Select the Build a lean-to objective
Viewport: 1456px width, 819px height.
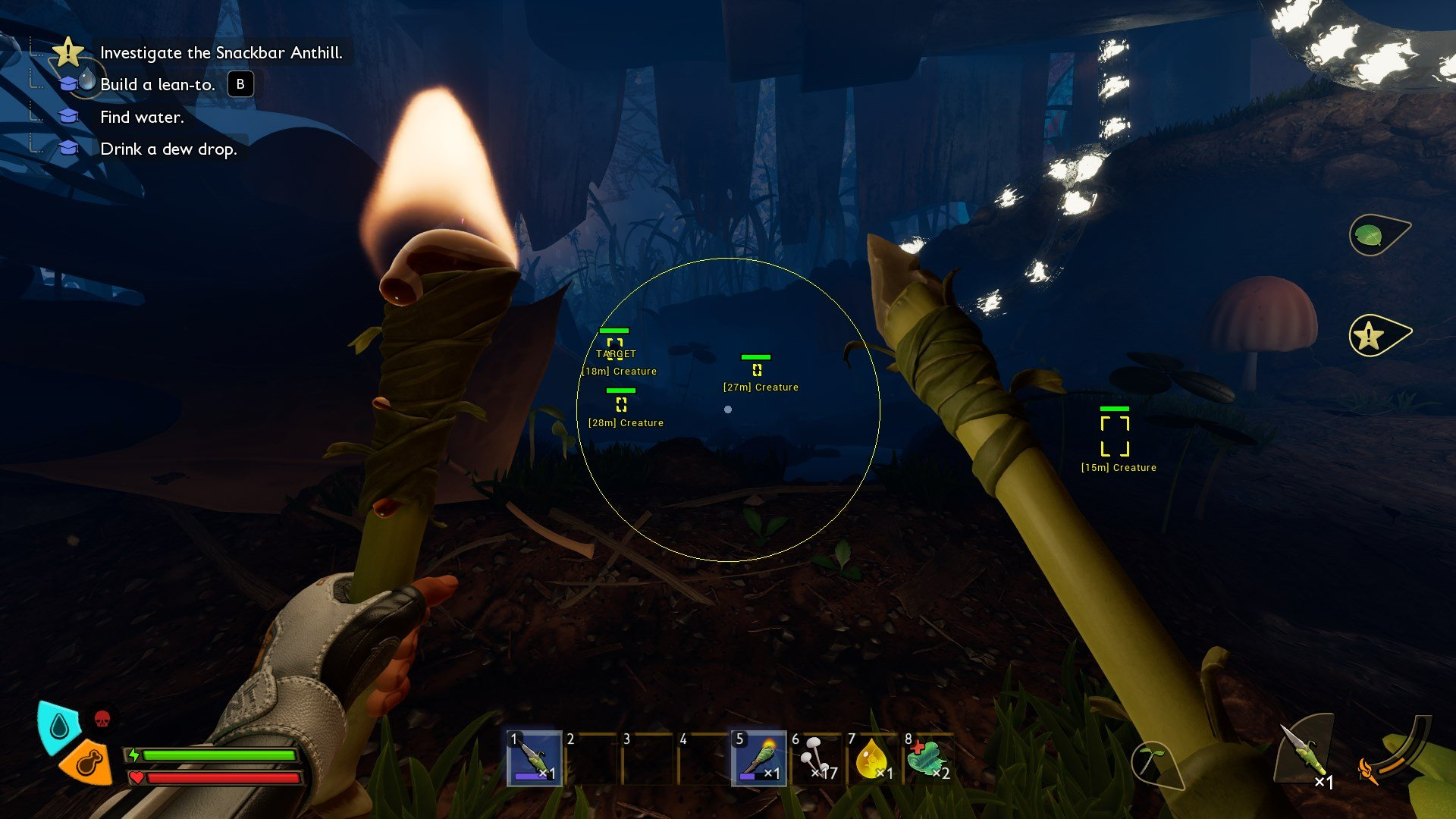(157, 85)
